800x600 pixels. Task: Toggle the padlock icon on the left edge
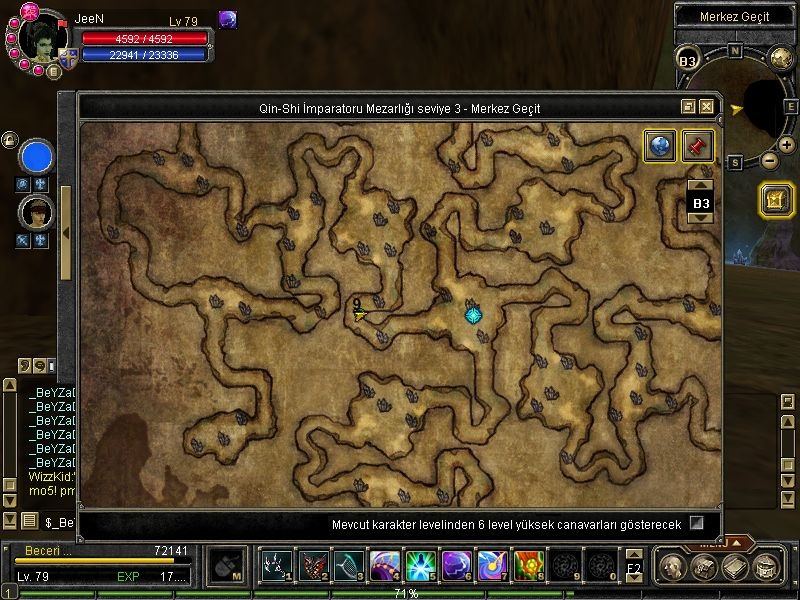6,139
